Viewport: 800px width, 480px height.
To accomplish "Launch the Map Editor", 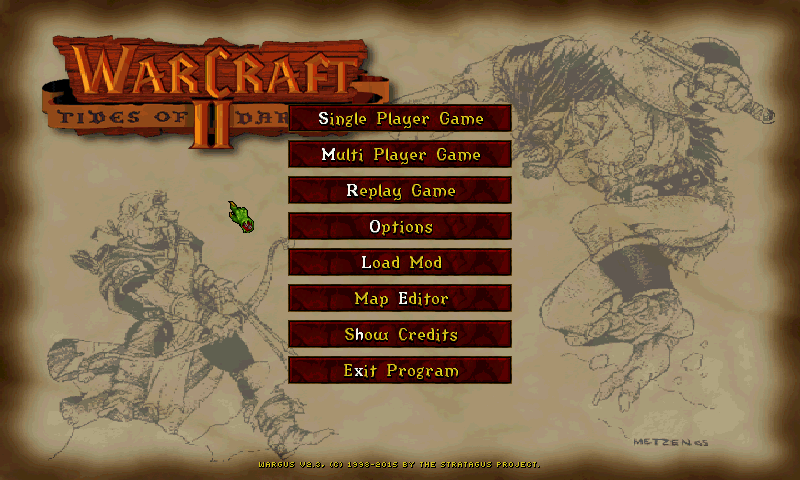I will (400, 299).
